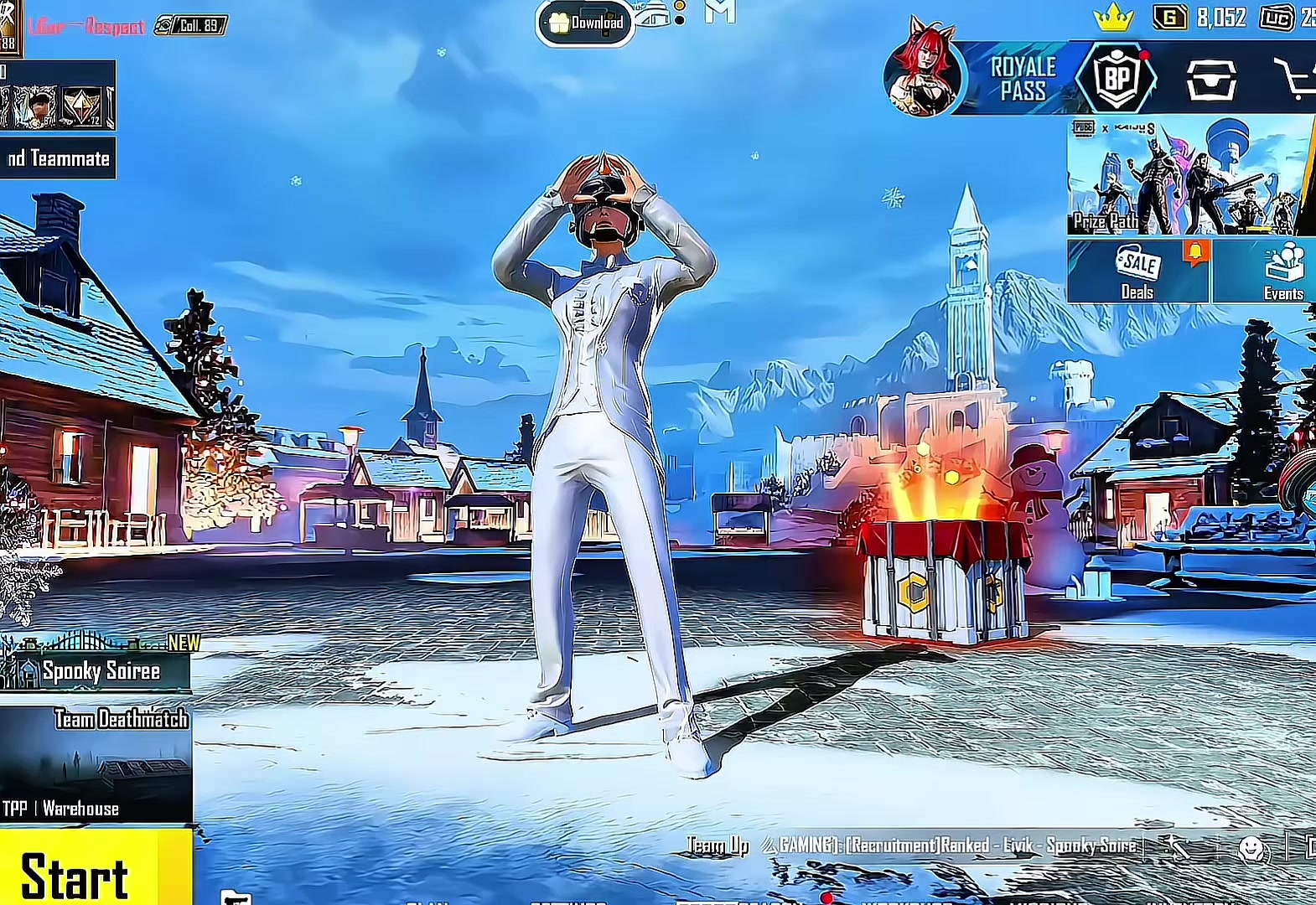Click the Find Teammate button

(x=57, y=158)
